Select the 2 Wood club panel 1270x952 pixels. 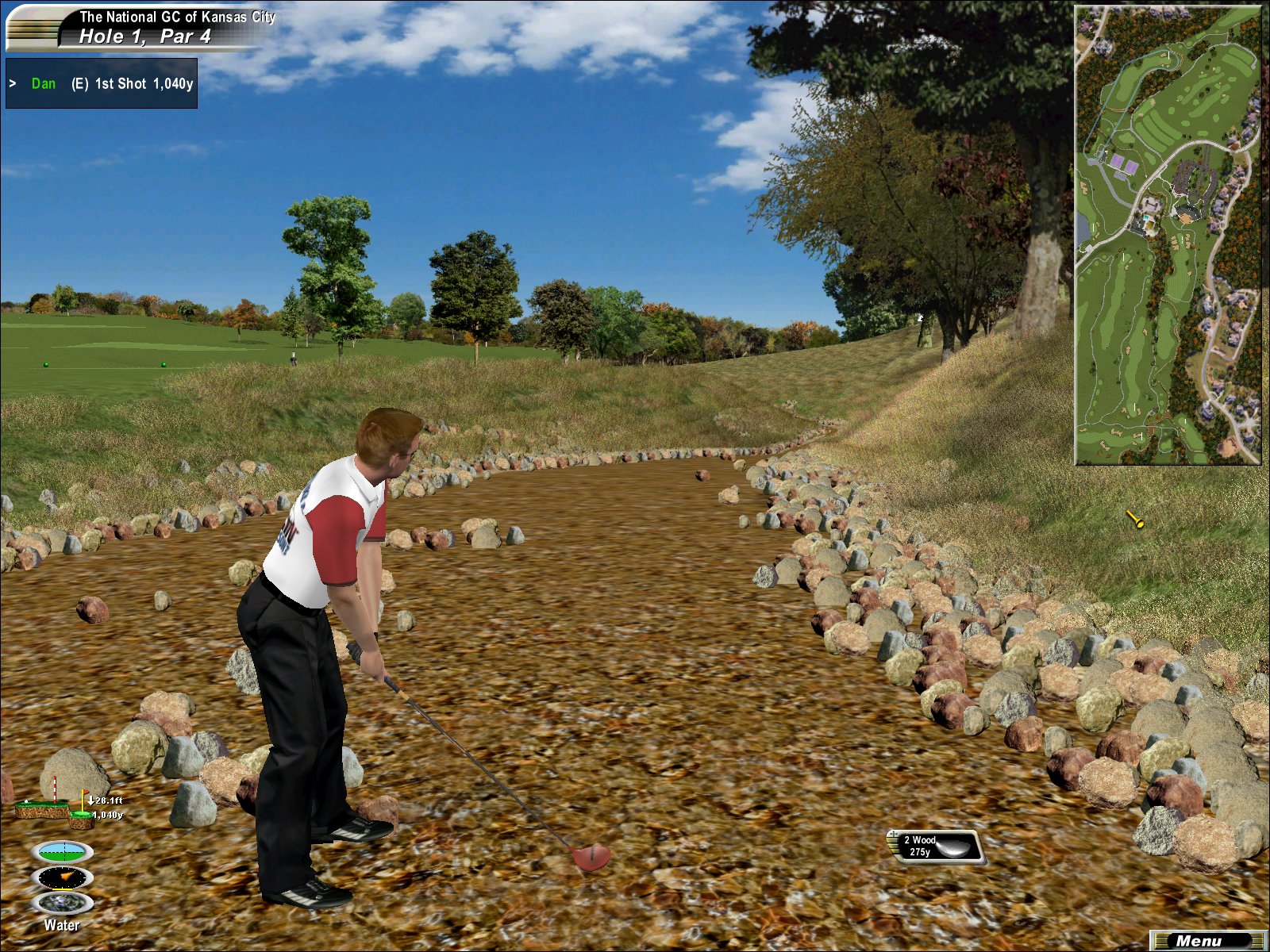[x=936, y=846]
